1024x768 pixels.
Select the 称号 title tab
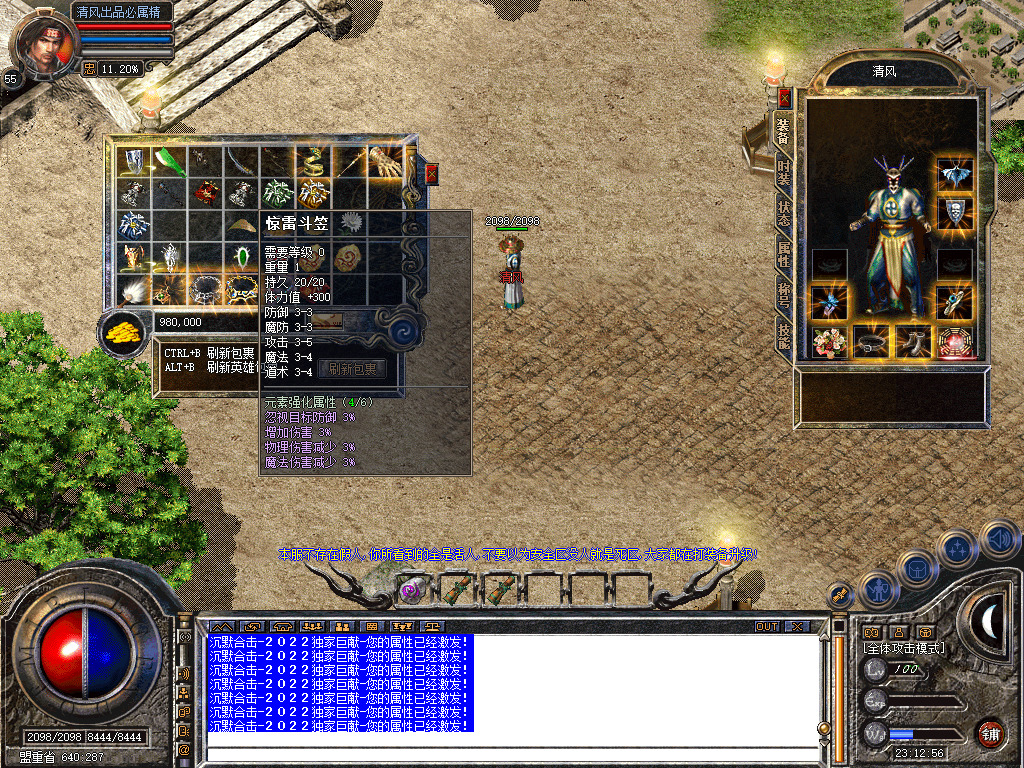[x=785, y=296]
